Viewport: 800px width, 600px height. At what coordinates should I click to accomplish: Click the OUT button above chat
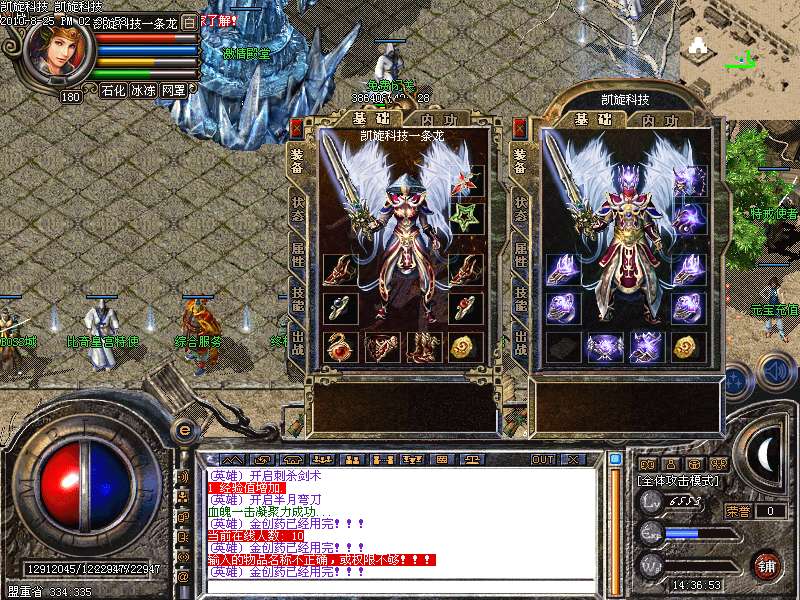pyautogui.click(x=542, y=460)
